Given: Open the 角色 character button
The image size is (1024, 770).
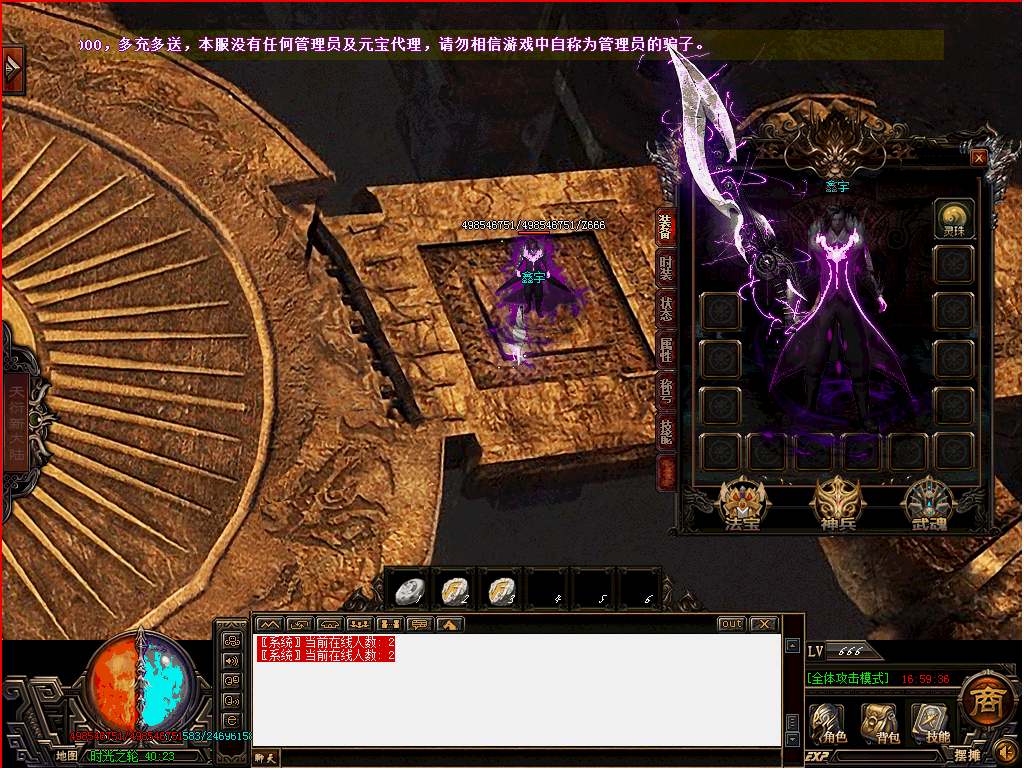Looking at the screenshot, I should pyautogui.click(x=828, y=724).
